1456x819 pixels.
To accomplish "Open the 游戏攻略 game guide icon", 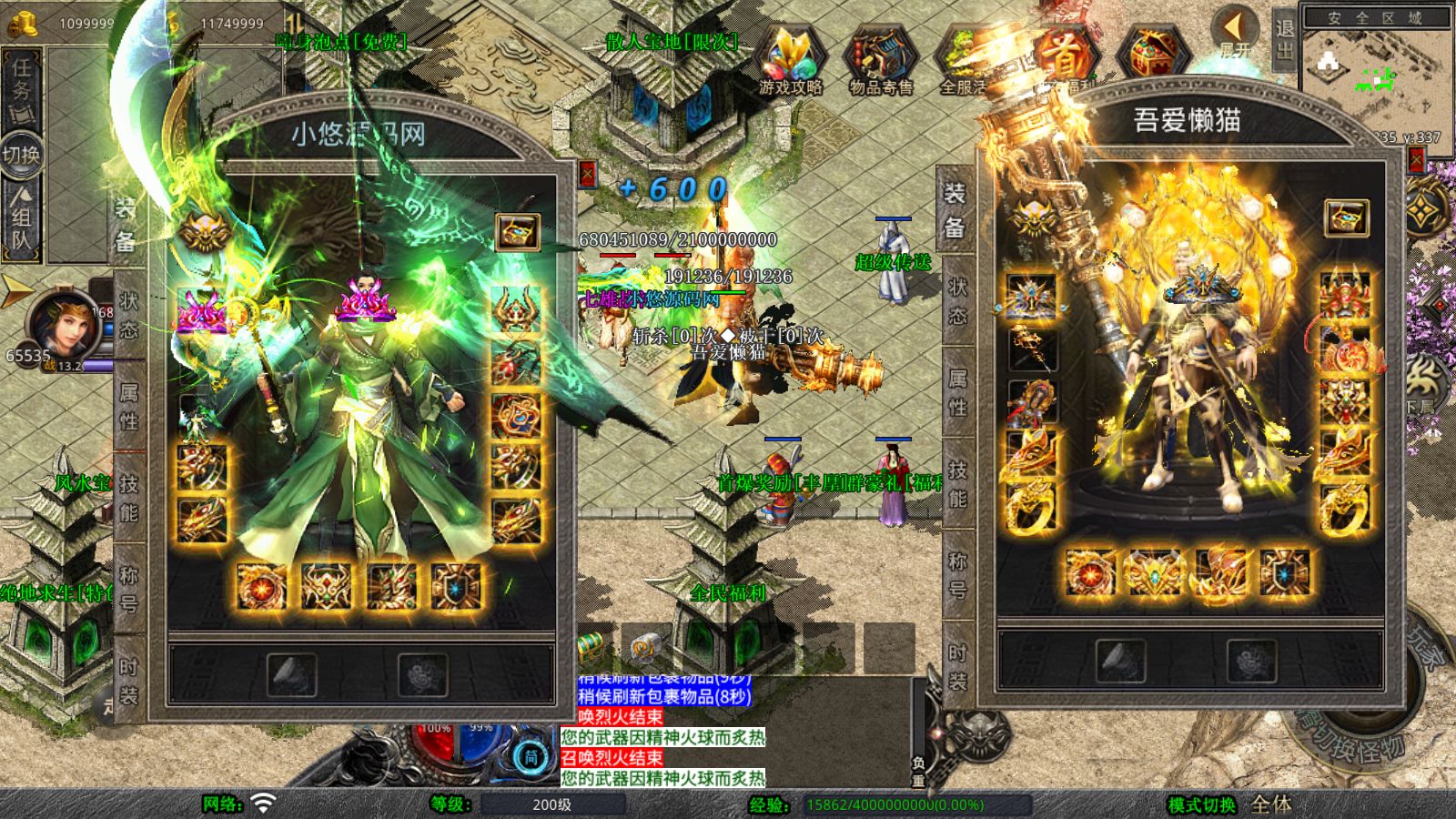I will click(790, 57).
